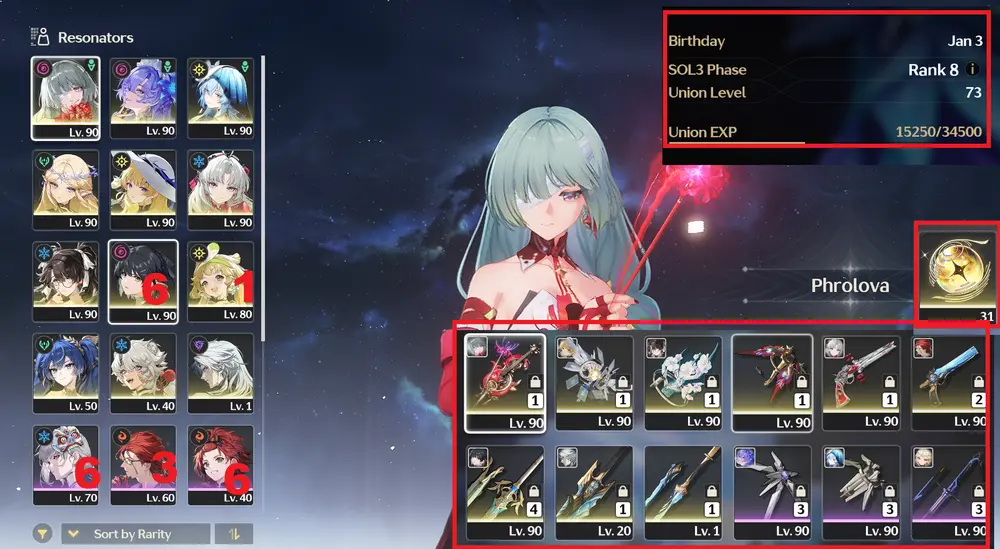The height and width of the screenshot is (549, 1000).
Task: Select the highlighted crimson and gold weapon slot
Action: [x=772, y=381]
